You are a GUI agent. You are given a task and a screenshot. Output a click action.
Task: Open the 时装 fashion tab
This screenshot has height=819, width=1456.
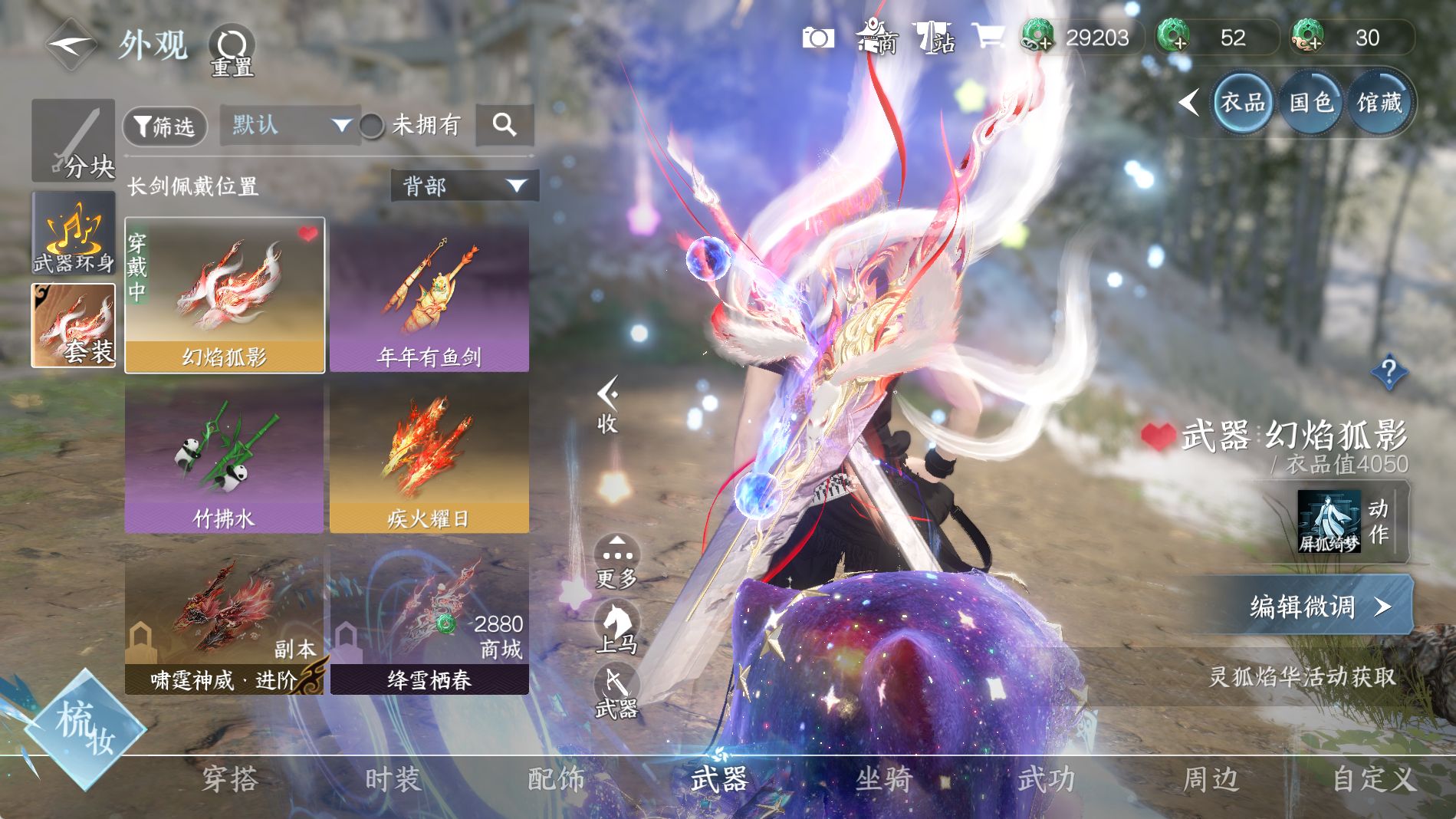pyautogui.click(x=393, y=780)
